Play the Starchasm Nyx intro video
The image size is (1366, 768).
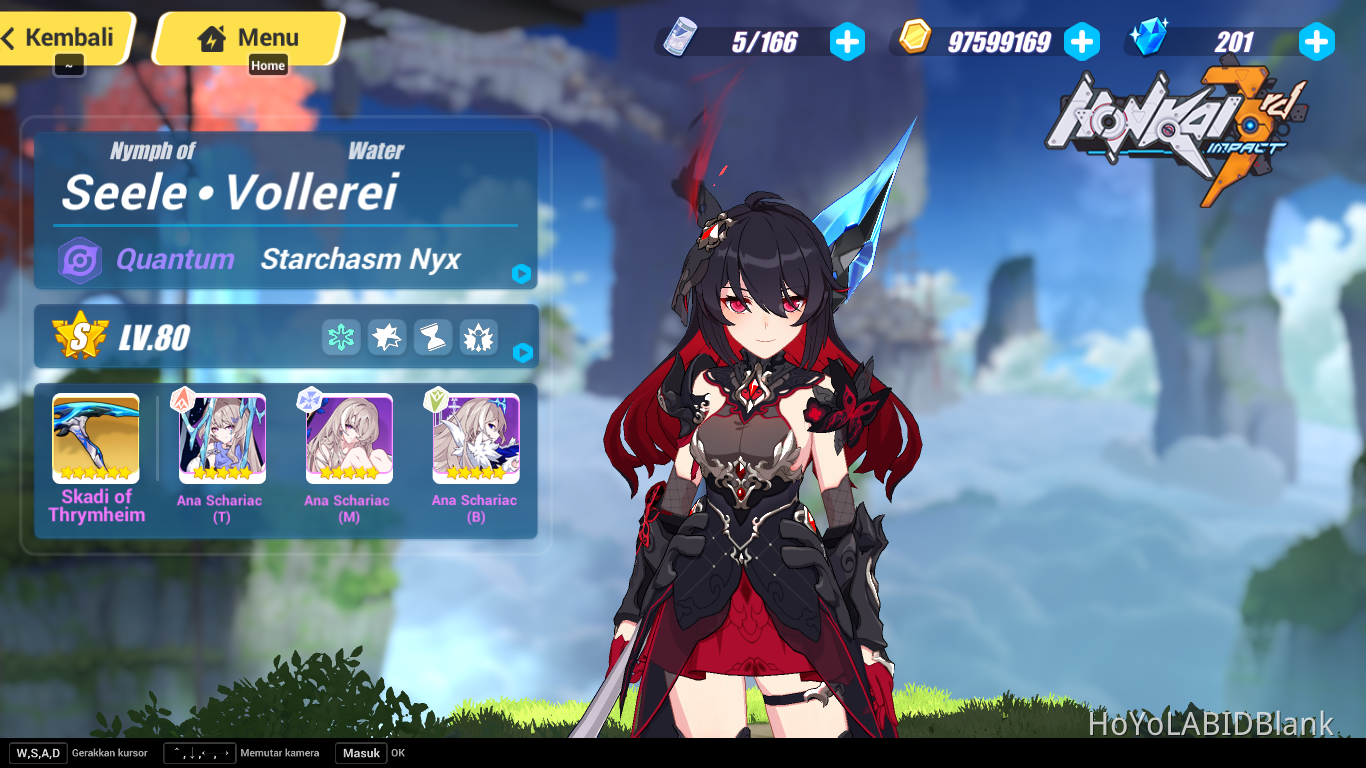click(x=521, y=274)
